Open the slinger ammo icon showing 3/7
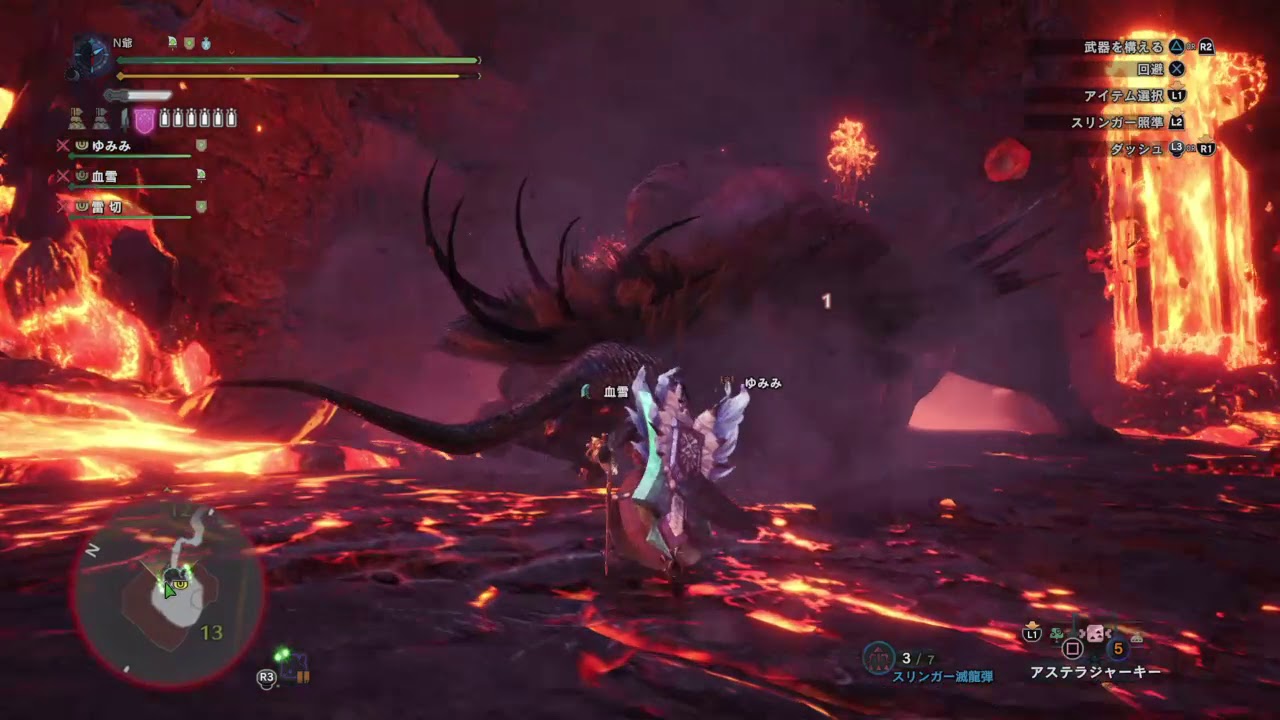Screen dimensions: 1280x720 tap(879, 656)
